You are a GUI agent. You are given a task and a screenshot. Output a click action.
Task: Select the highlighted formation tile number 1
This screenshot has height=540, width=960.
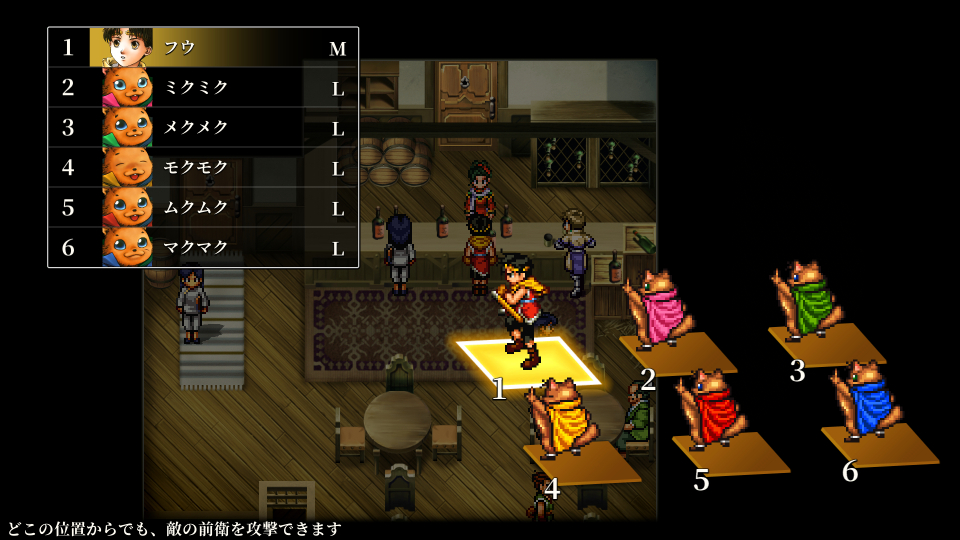click(x=527, y=360)
